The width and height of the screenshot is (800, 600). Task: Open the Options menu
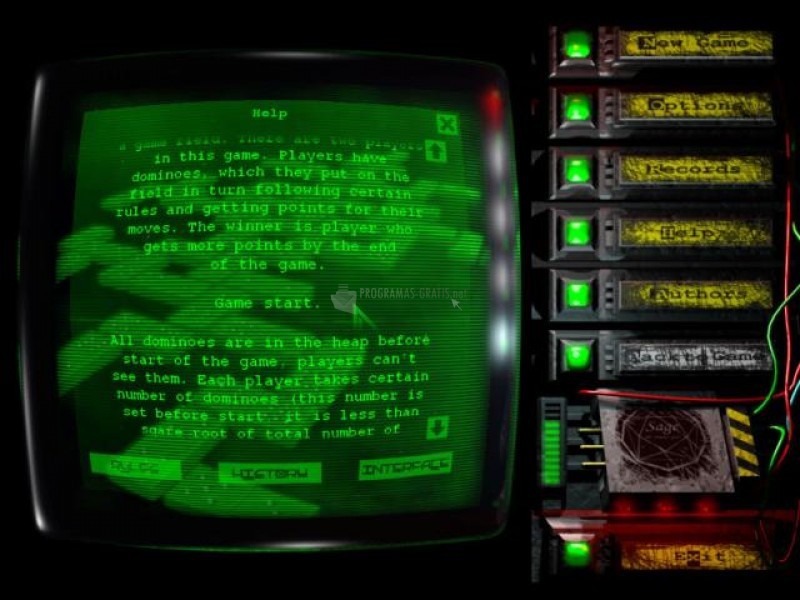[x=694, y=106]
